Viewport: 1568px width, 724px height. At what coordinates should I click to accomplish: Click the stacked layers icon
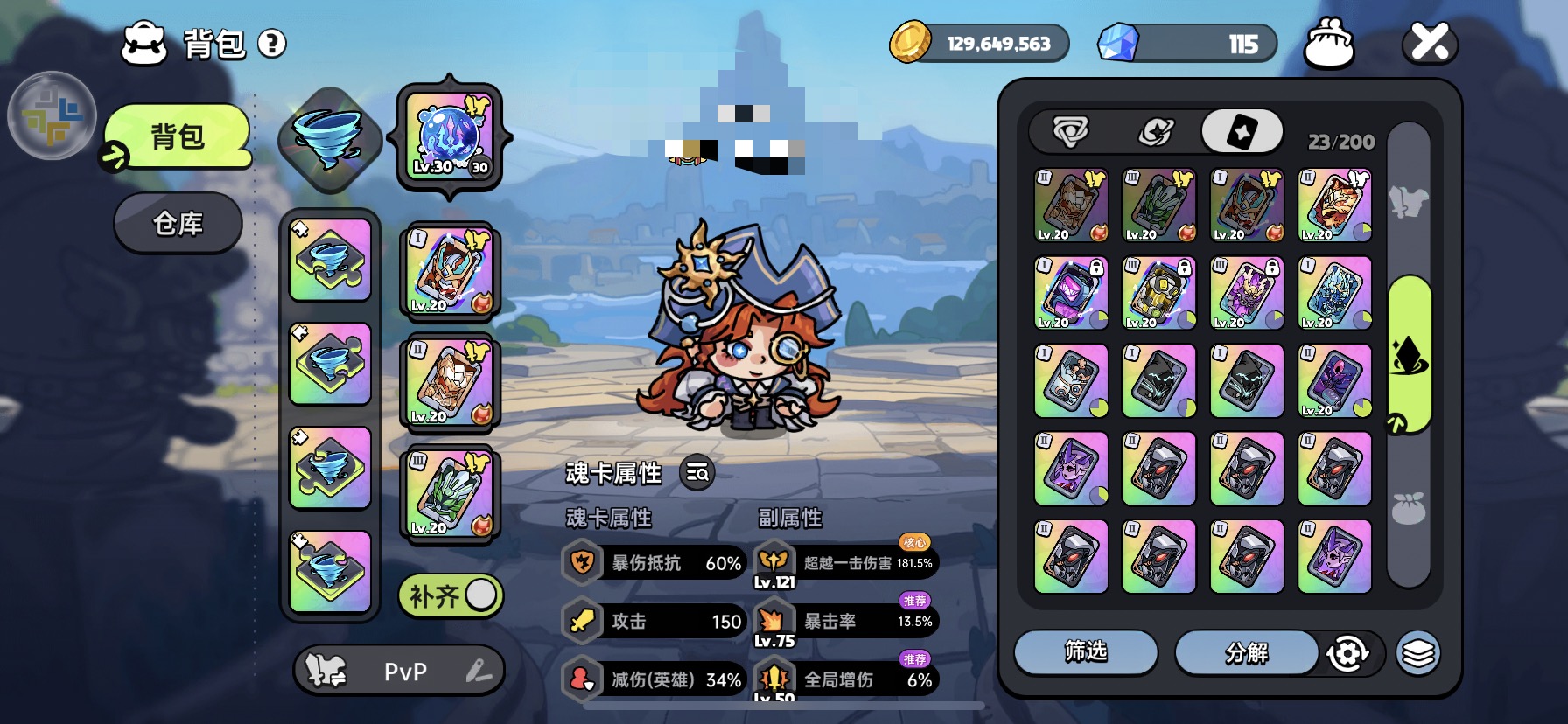[1417, 653]
